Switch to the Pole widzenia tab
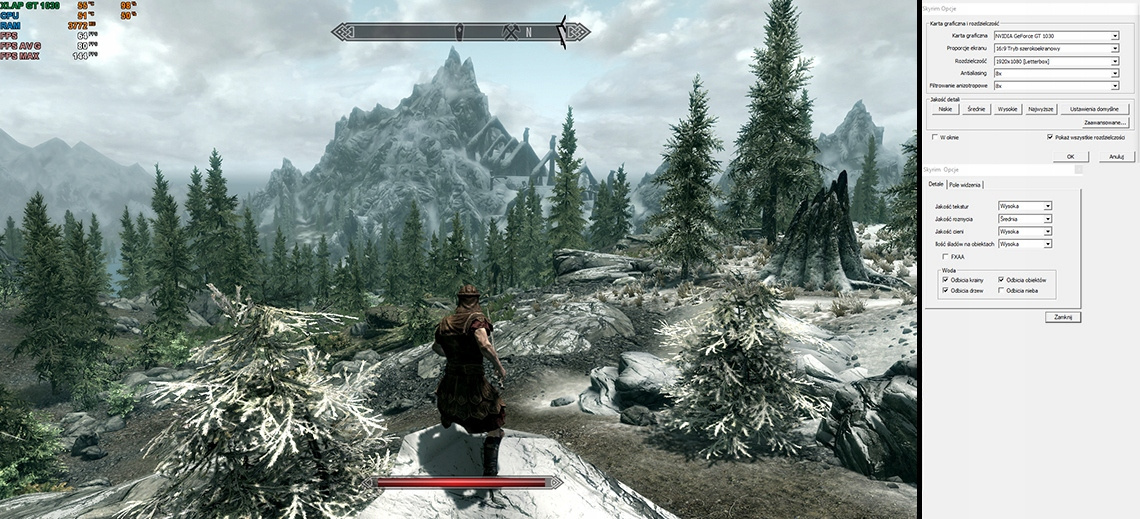The image size is (1140, 519). pos(966,185)
